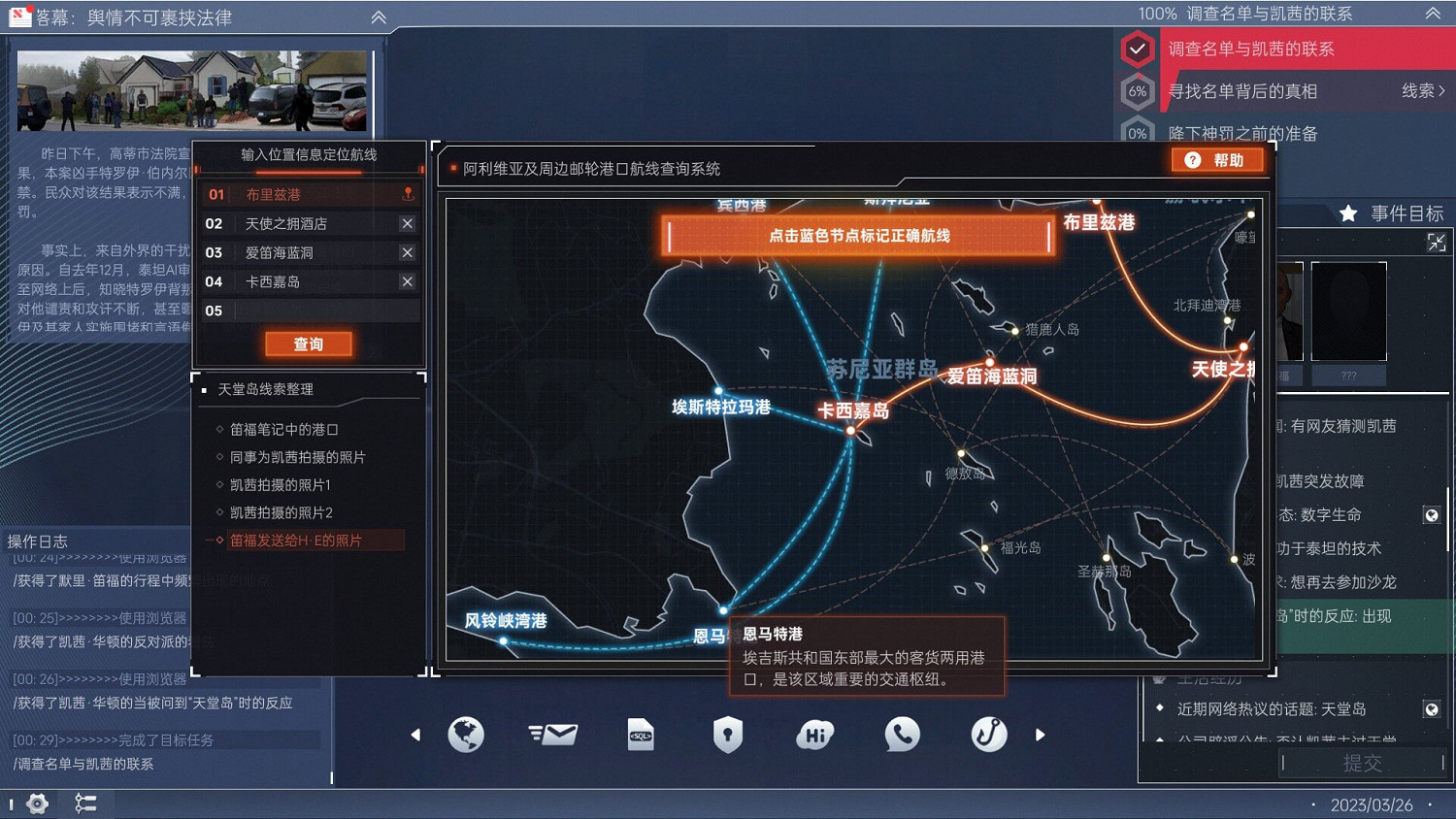
Task: Open the mail client from the dock
Action: coord(552,735)
